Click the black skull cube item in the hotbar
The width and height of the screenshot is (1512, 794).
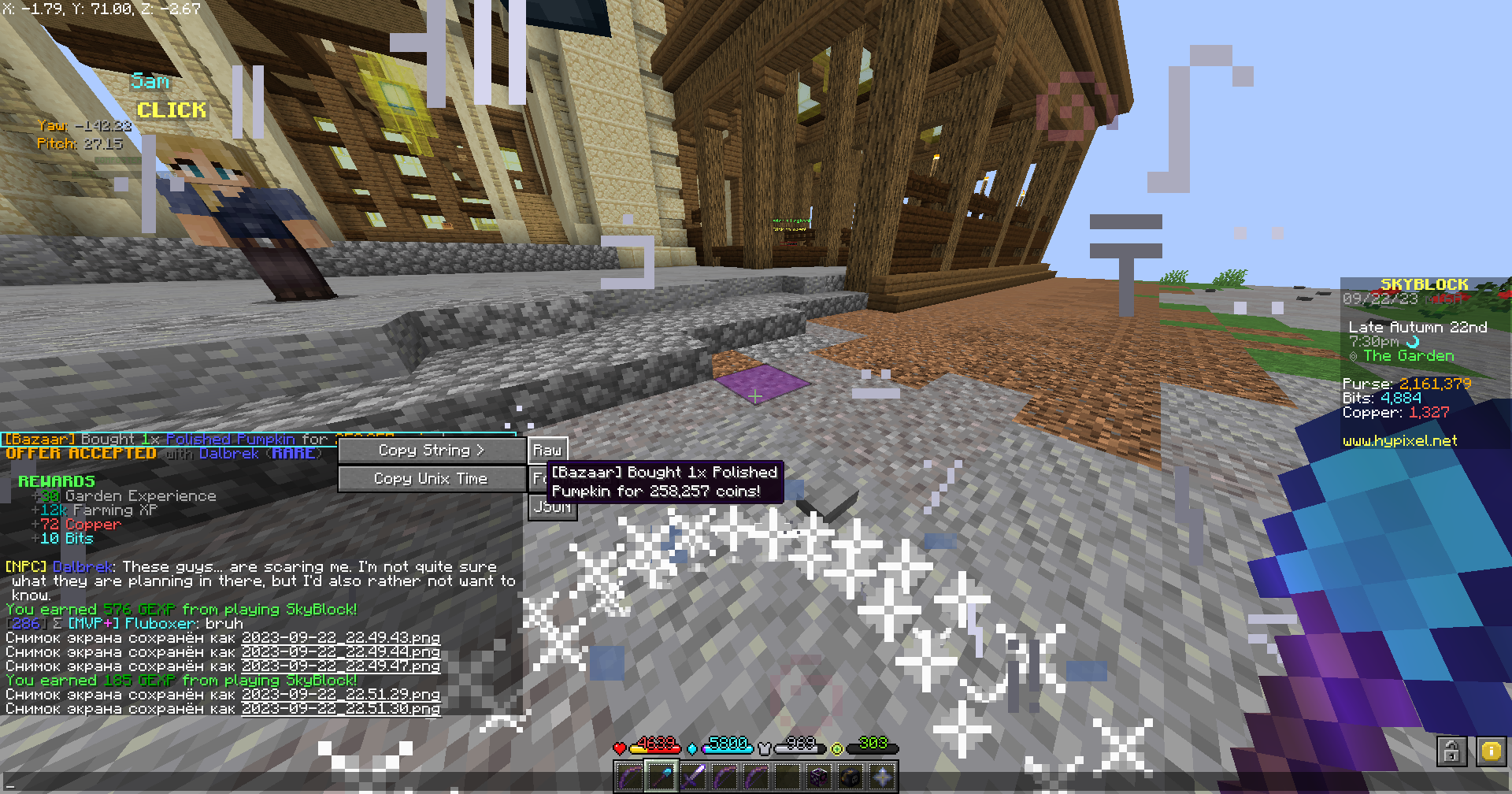point(850,777)
